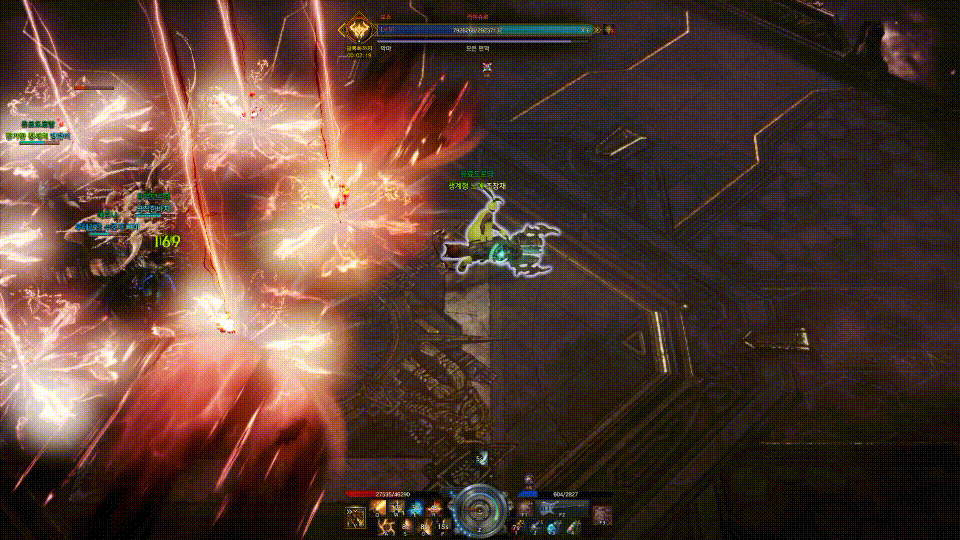Activate the blue swirl skill icon

(x=414, y=508)
